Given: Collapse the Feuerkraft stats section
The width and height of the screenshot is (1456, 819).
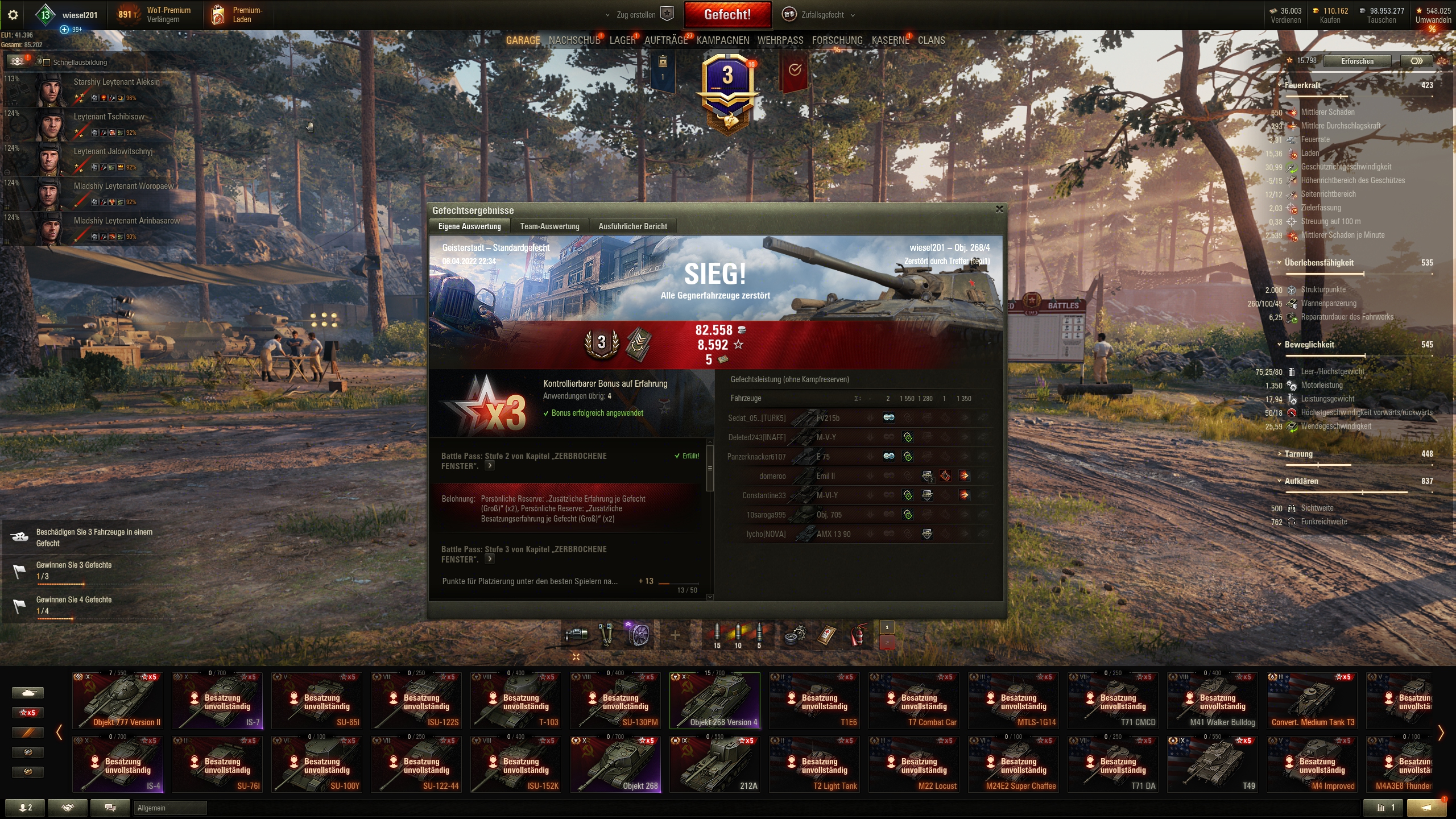Looking at the screenshot, I should 1279,85.
